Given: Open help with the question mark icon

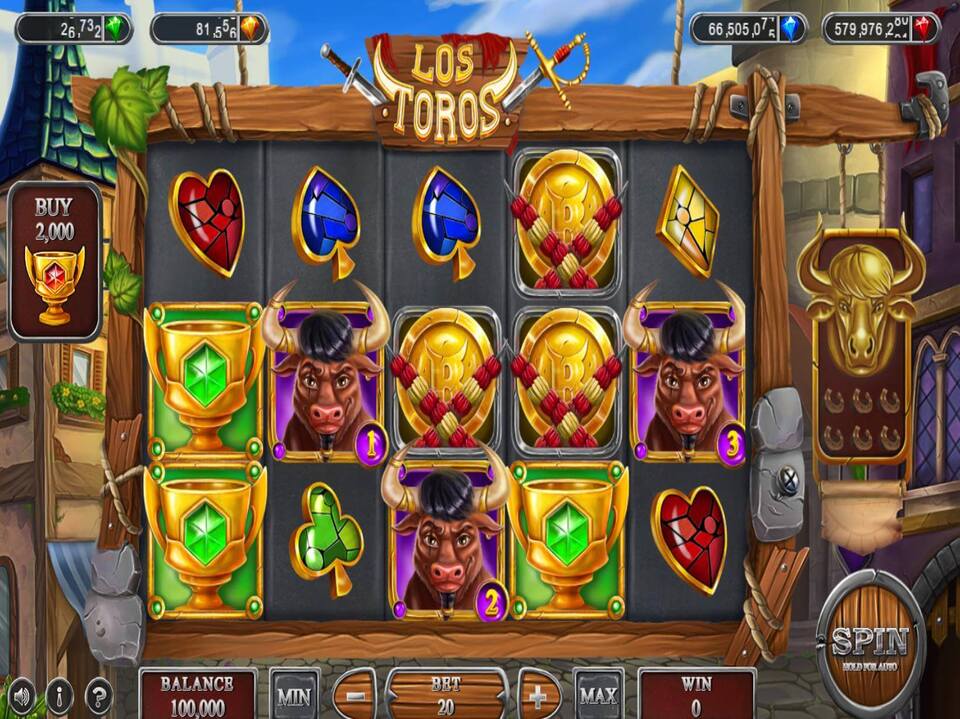Looking at the screenshot, I should pyautogui.click(x=98, y=694).
